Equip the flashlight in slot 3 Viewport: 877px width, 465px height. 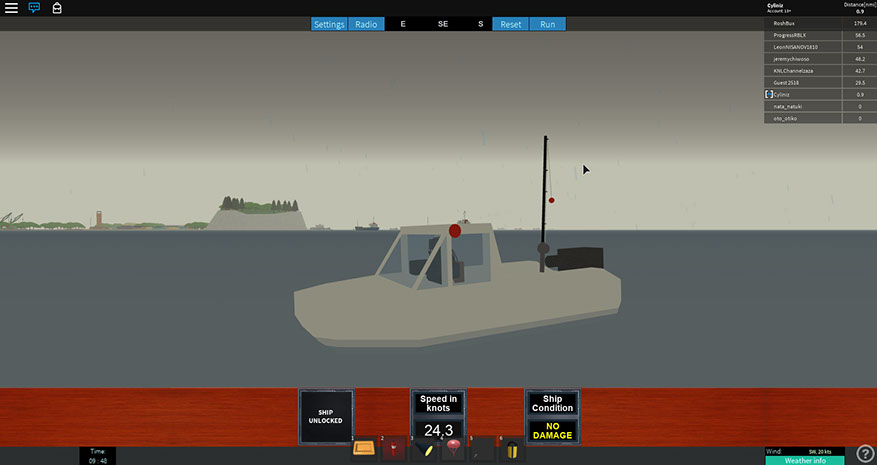click(x=424, y=448)
